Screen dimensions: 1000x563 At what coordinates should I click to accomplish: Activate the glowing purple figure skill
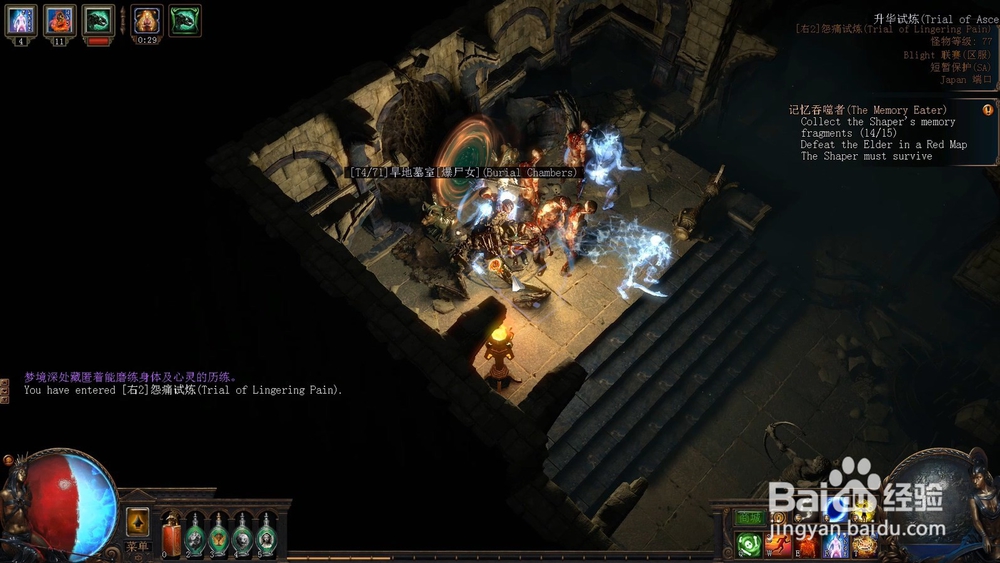835,545
